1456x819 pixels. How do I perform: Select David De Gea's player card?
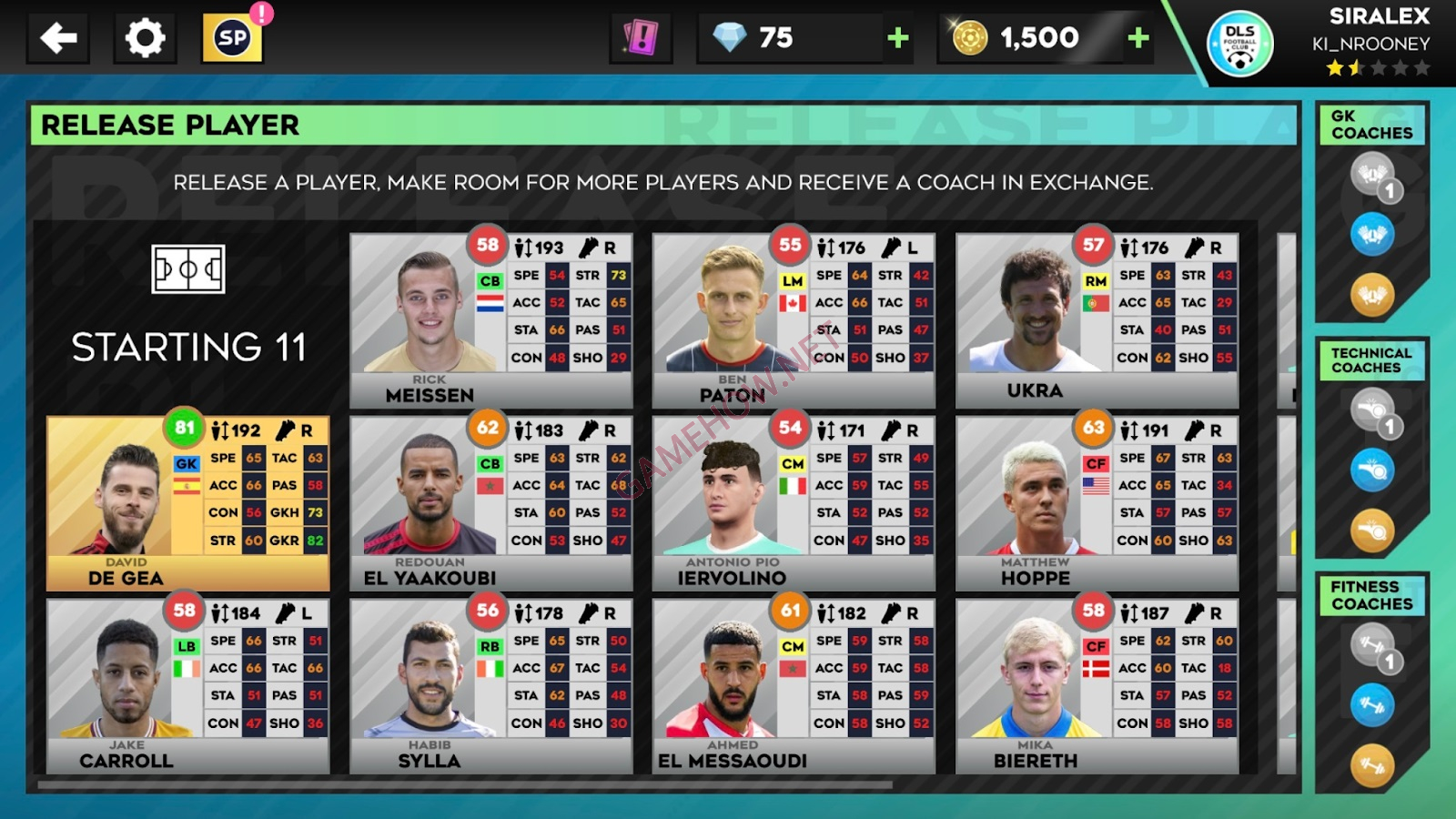tap(188, 500)
